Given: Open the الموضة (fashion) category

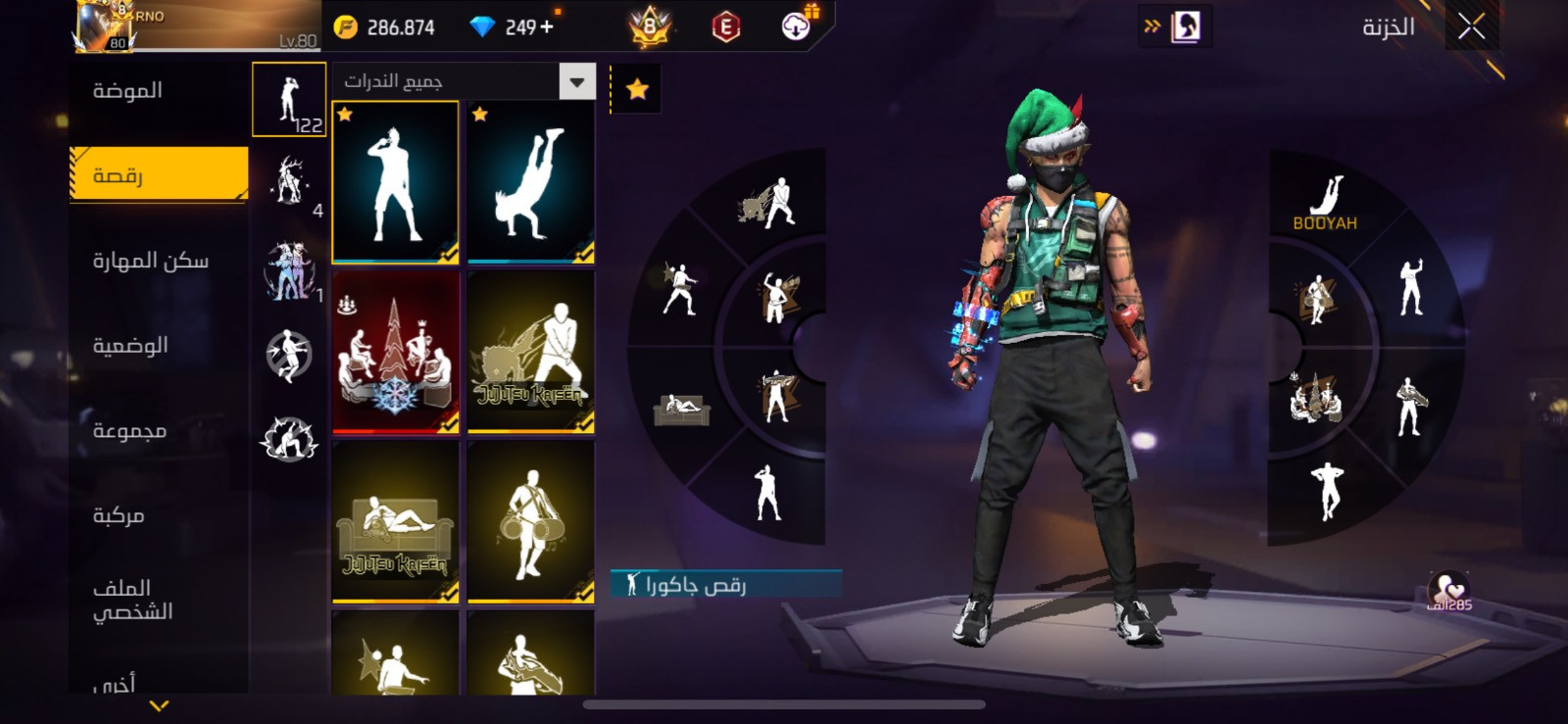Looking at the screenshot, I should pyautogui.click(x=127, y=91).
